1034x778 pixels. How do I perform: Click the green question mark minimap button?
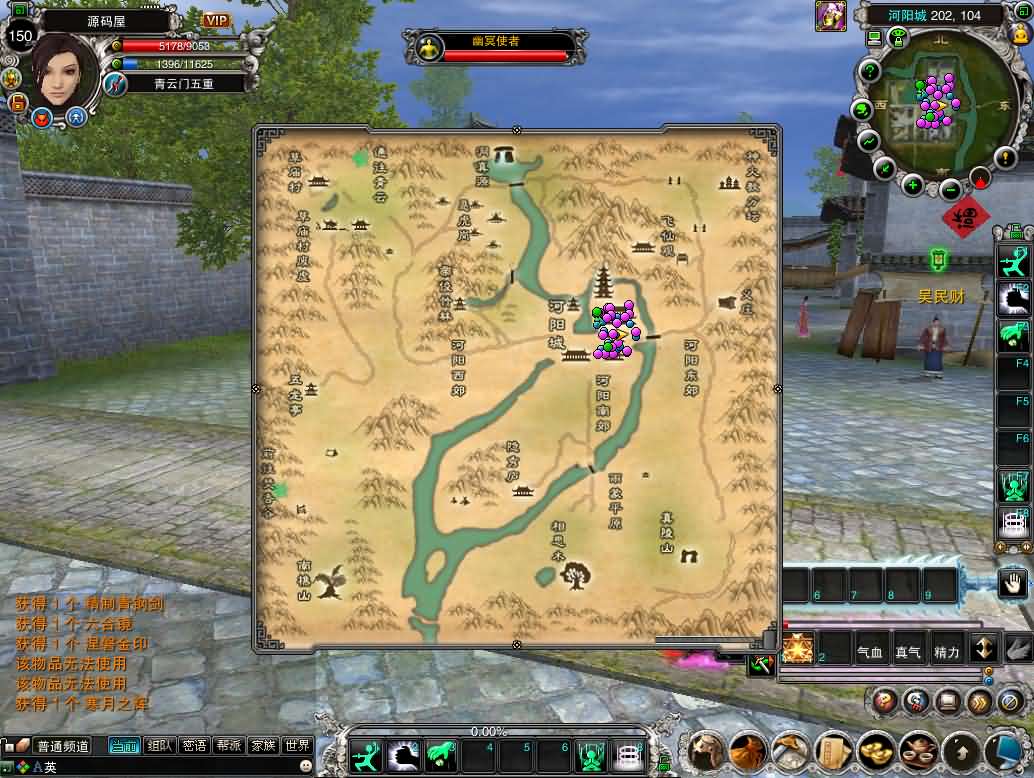(x=870, y=71)
